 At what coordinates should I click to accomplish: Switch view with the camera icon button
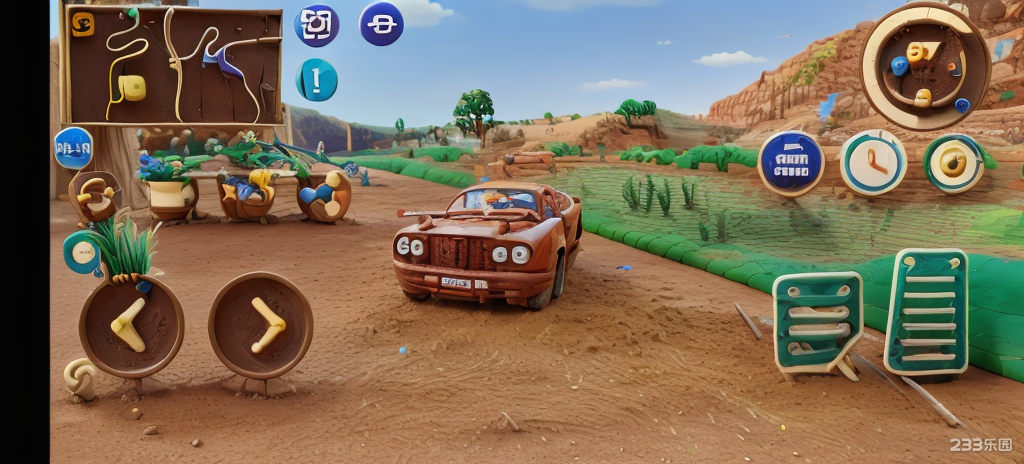[x=317, y=25]
